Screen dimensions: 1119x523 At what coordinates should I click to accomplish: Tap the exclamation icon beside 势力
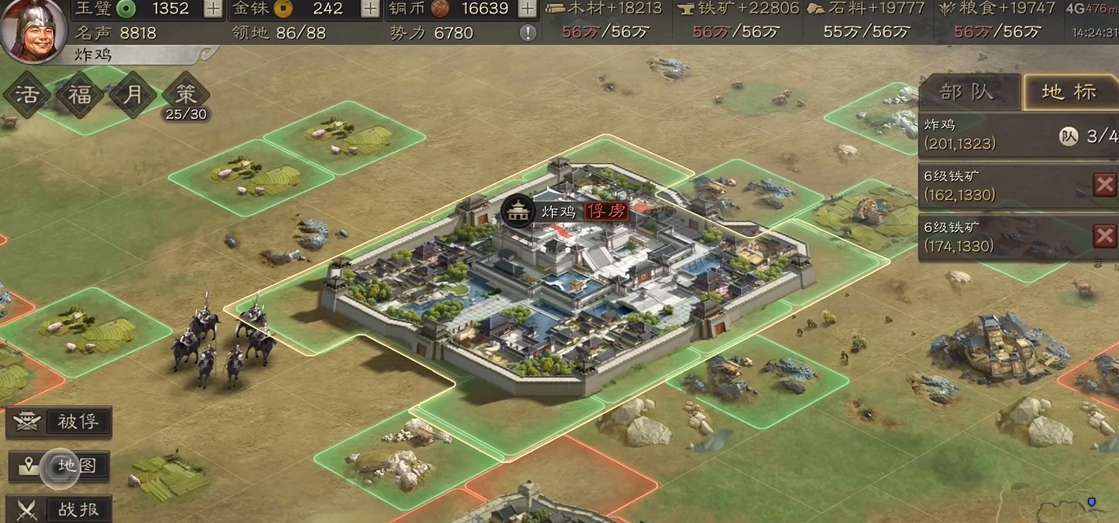click(529, 33)
